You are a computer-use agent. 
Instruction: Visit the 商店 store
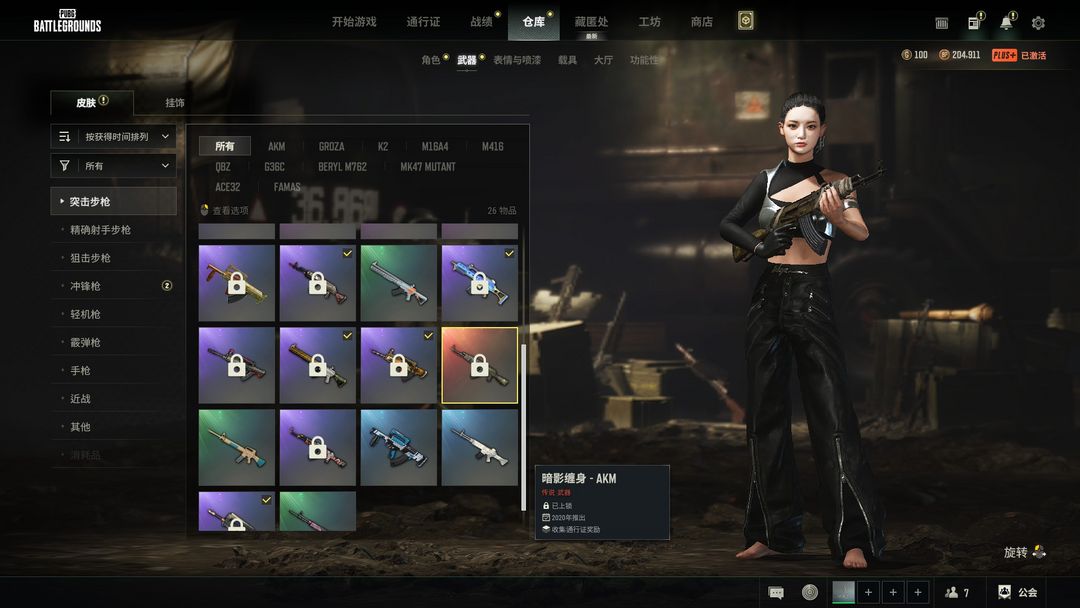(x=702, y=22)
